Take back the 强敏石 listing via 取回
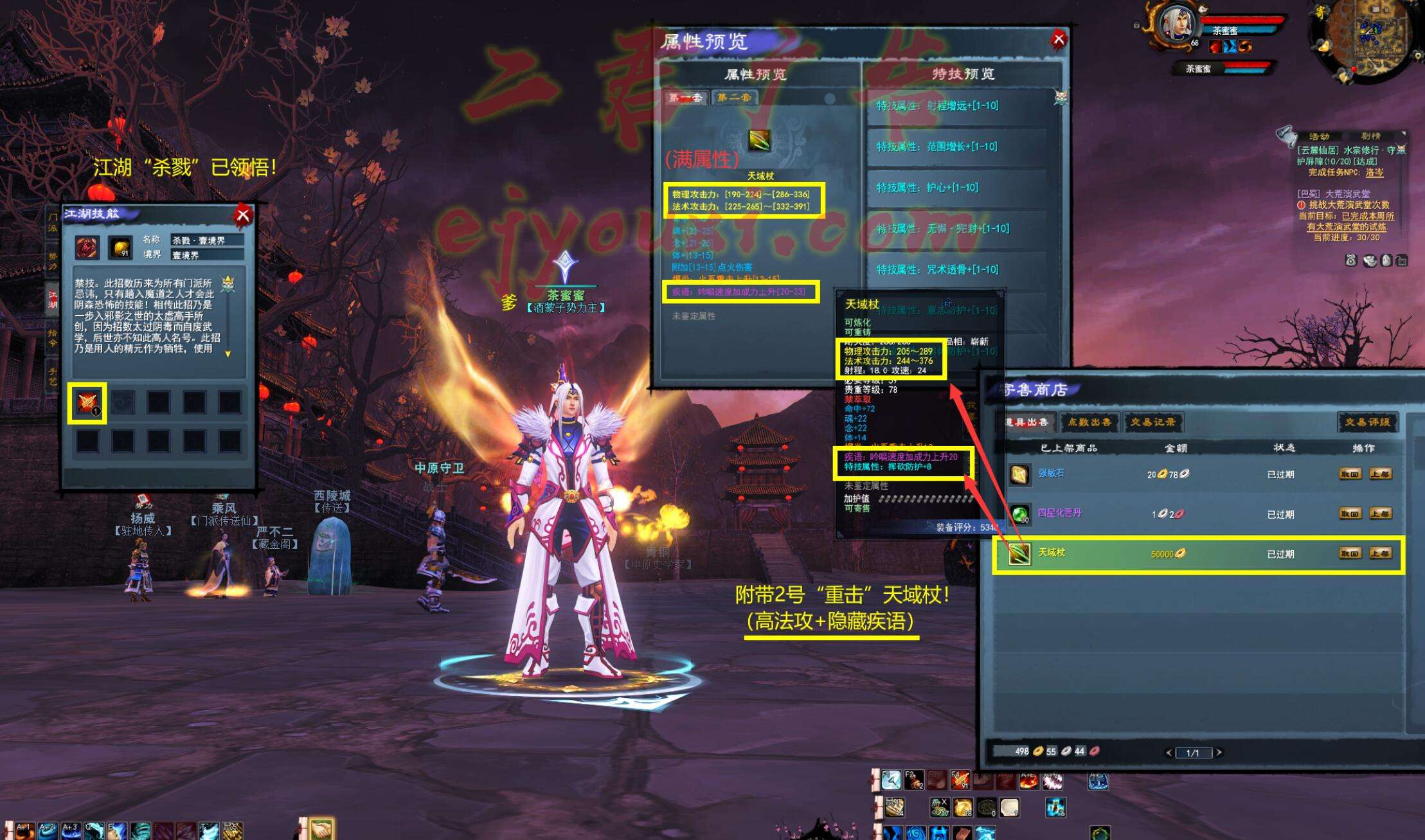This screenshot has height=840, width=1425. tap(1350, 474)
